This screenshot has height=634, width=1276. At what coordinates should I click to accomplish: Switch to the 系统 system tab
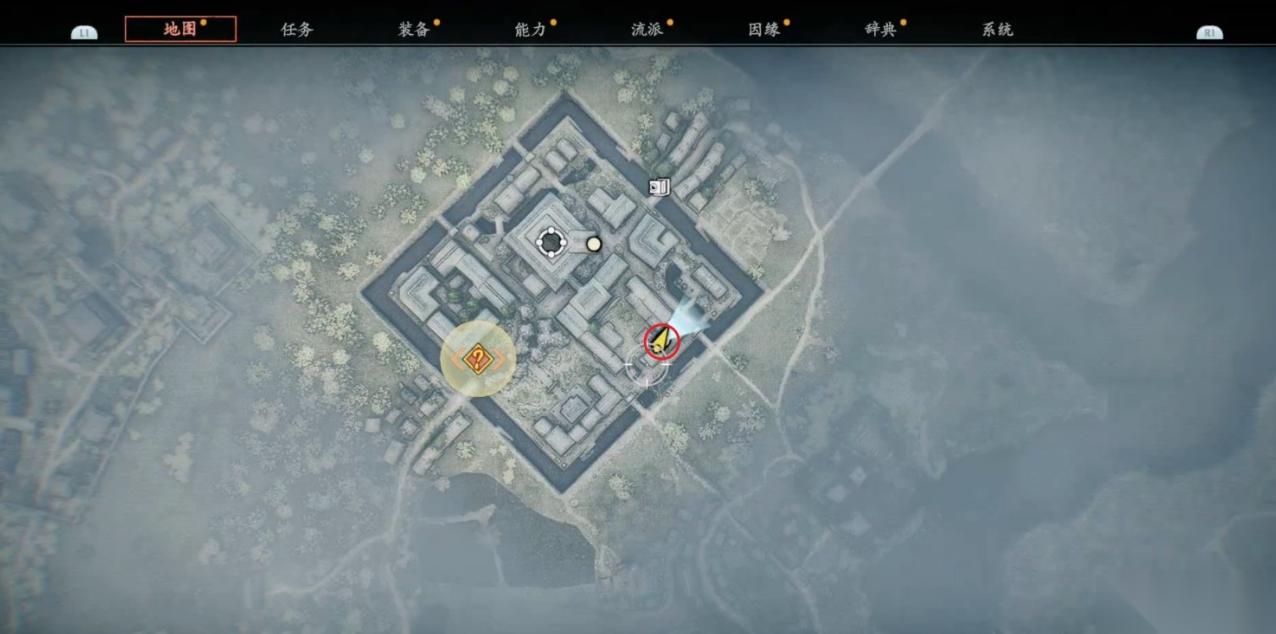[998, 29]
